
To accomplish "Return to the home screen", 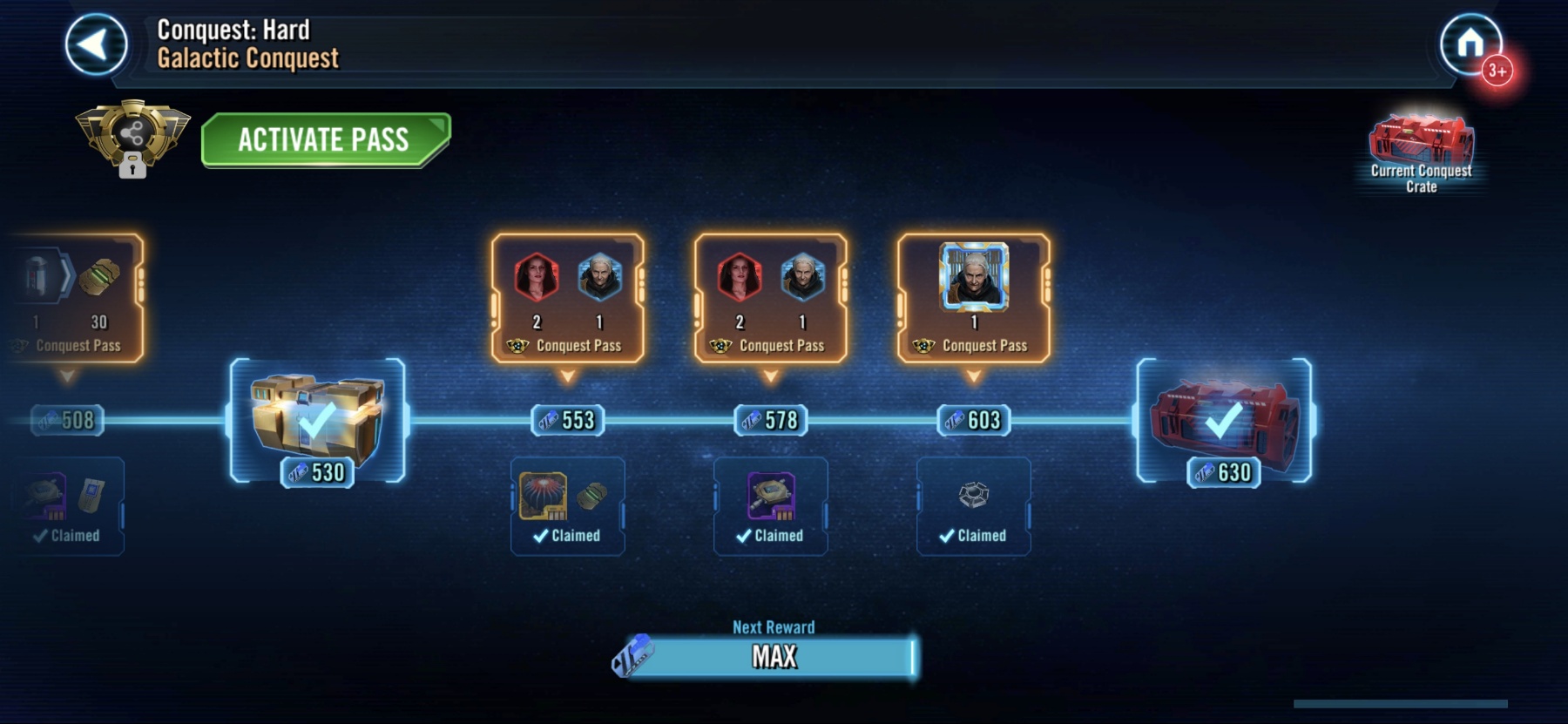I will click(1470, 43).
